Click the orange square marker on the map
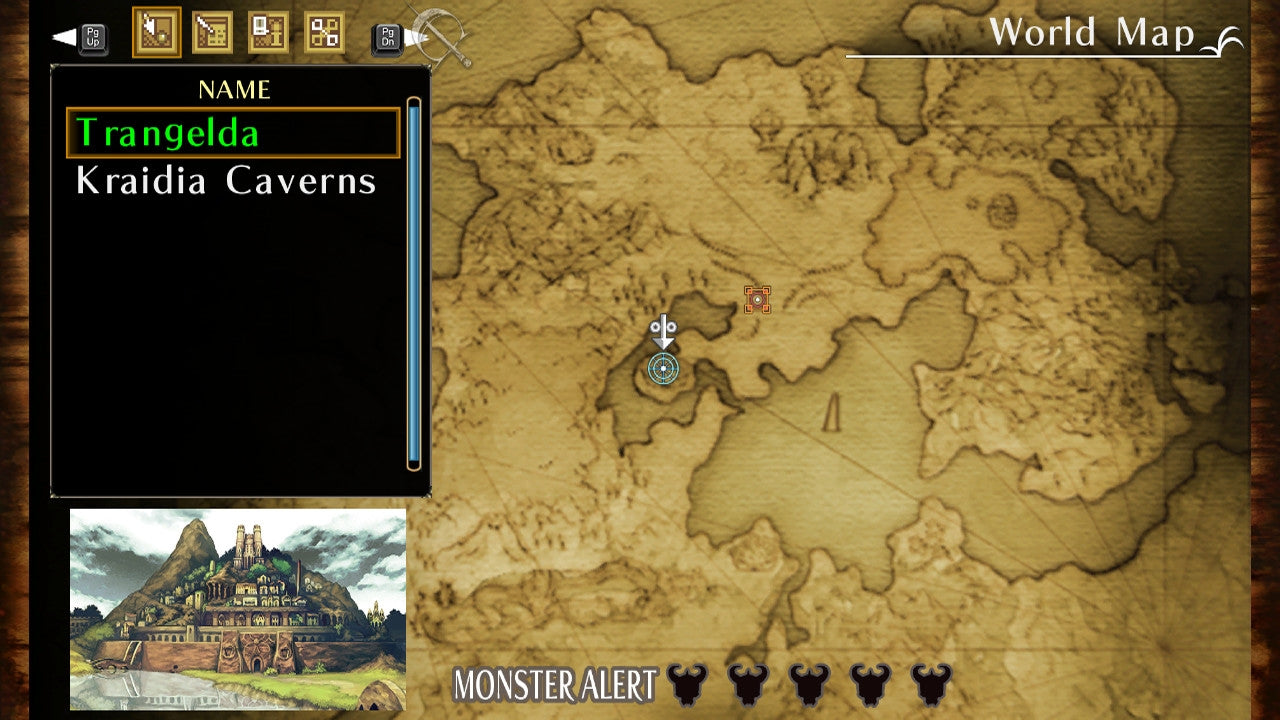 point(758,298)
